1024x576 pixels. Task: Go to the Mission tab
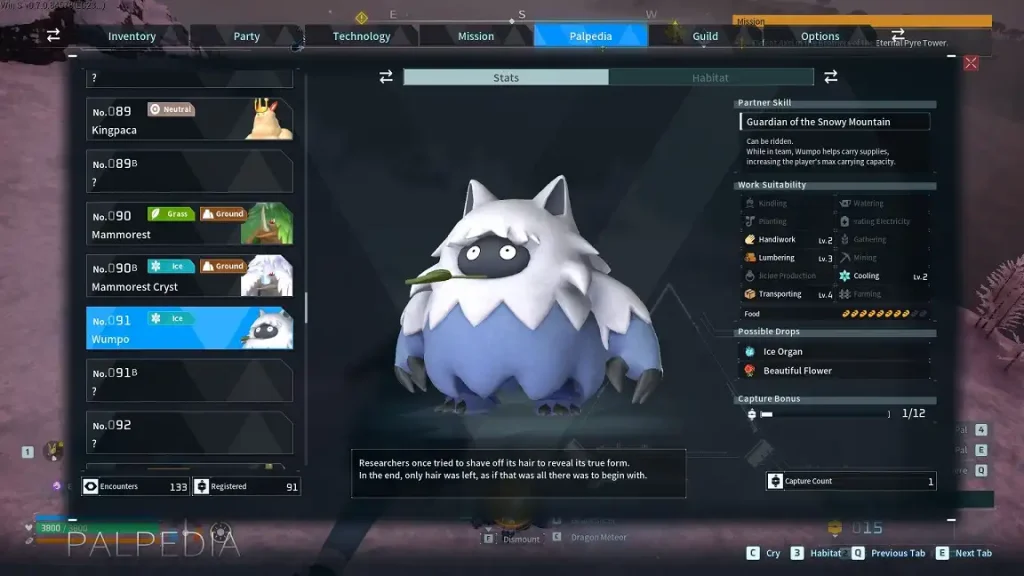pyautogui.click(x=476, y=36)
